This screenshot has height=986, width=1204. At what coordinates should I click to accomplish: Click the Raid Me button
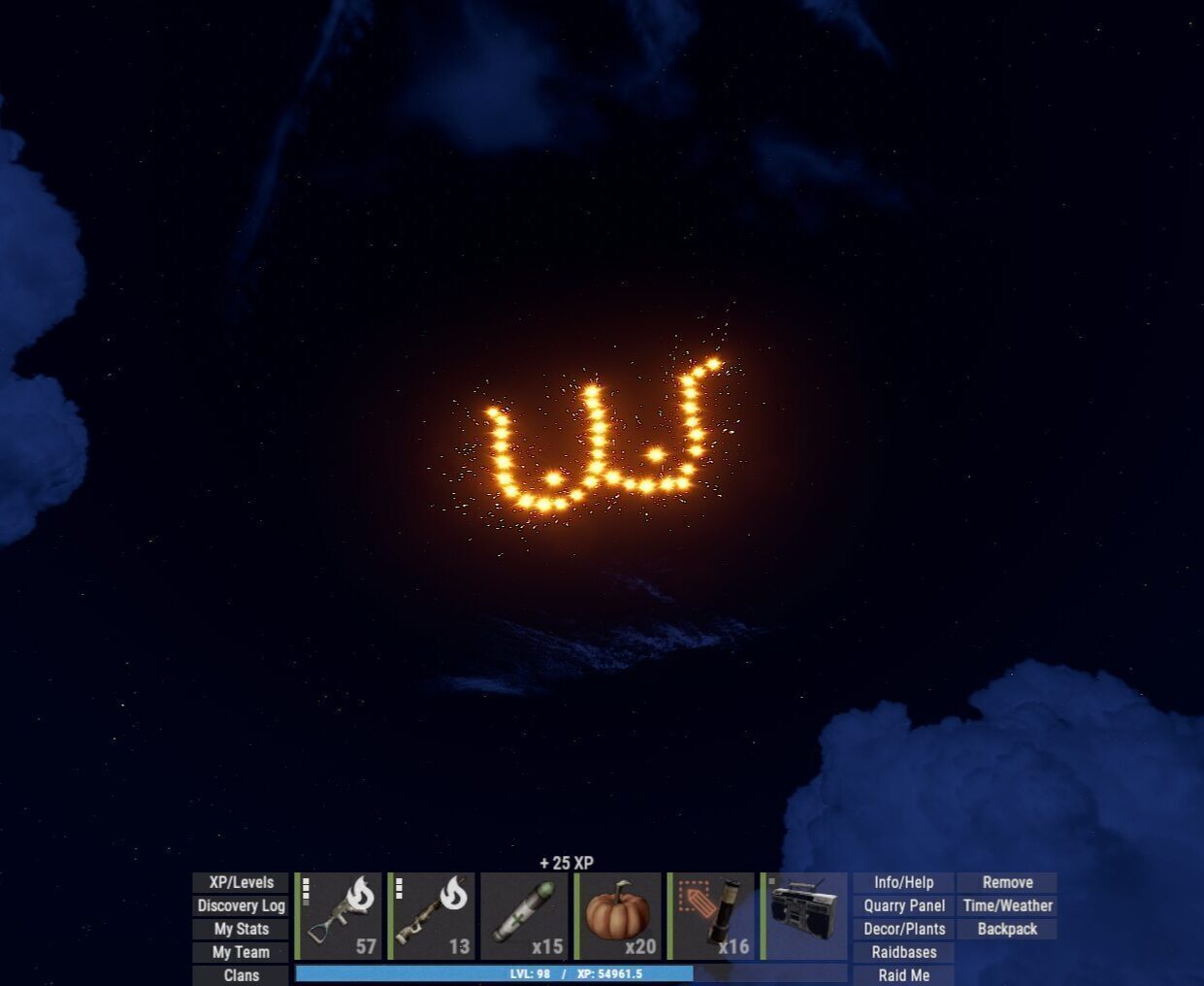903,975
